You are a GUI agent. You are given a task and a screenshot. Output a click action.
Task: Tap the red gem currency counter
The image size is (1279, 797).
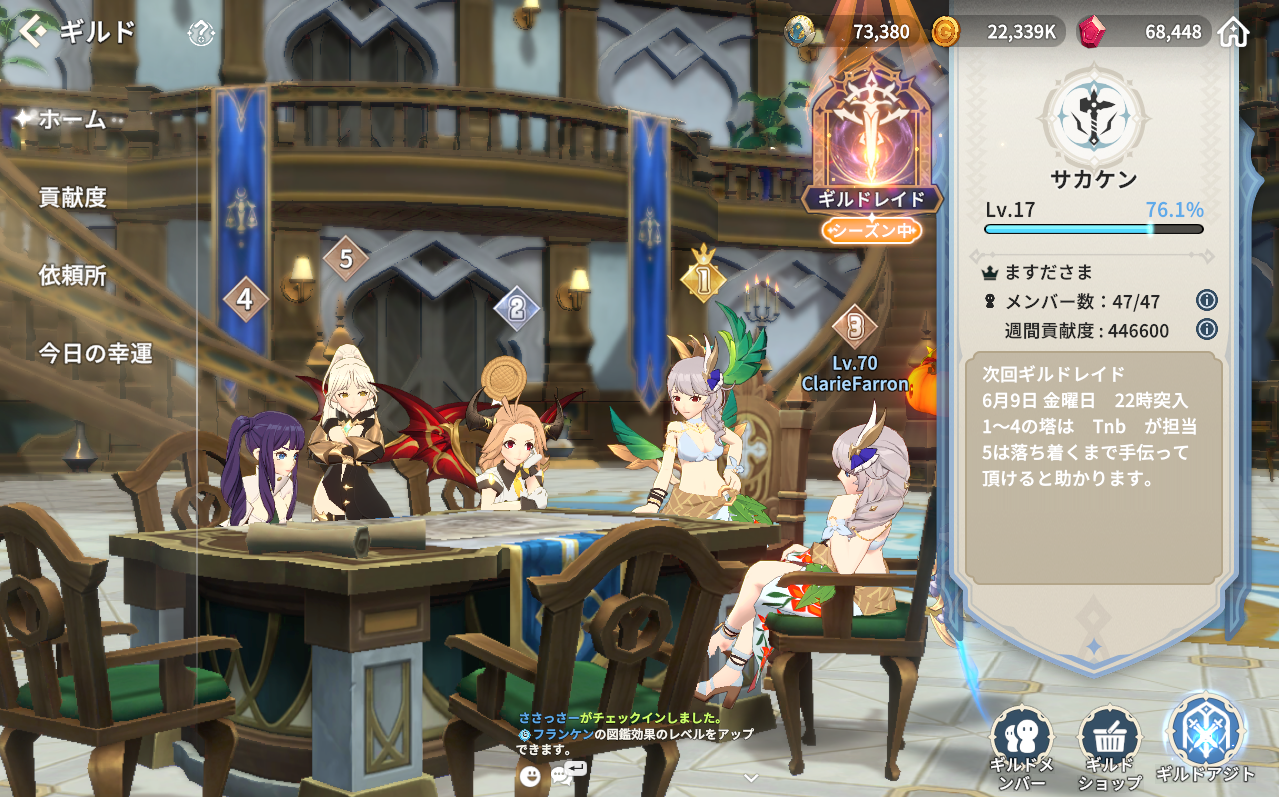pos(1142,32)
